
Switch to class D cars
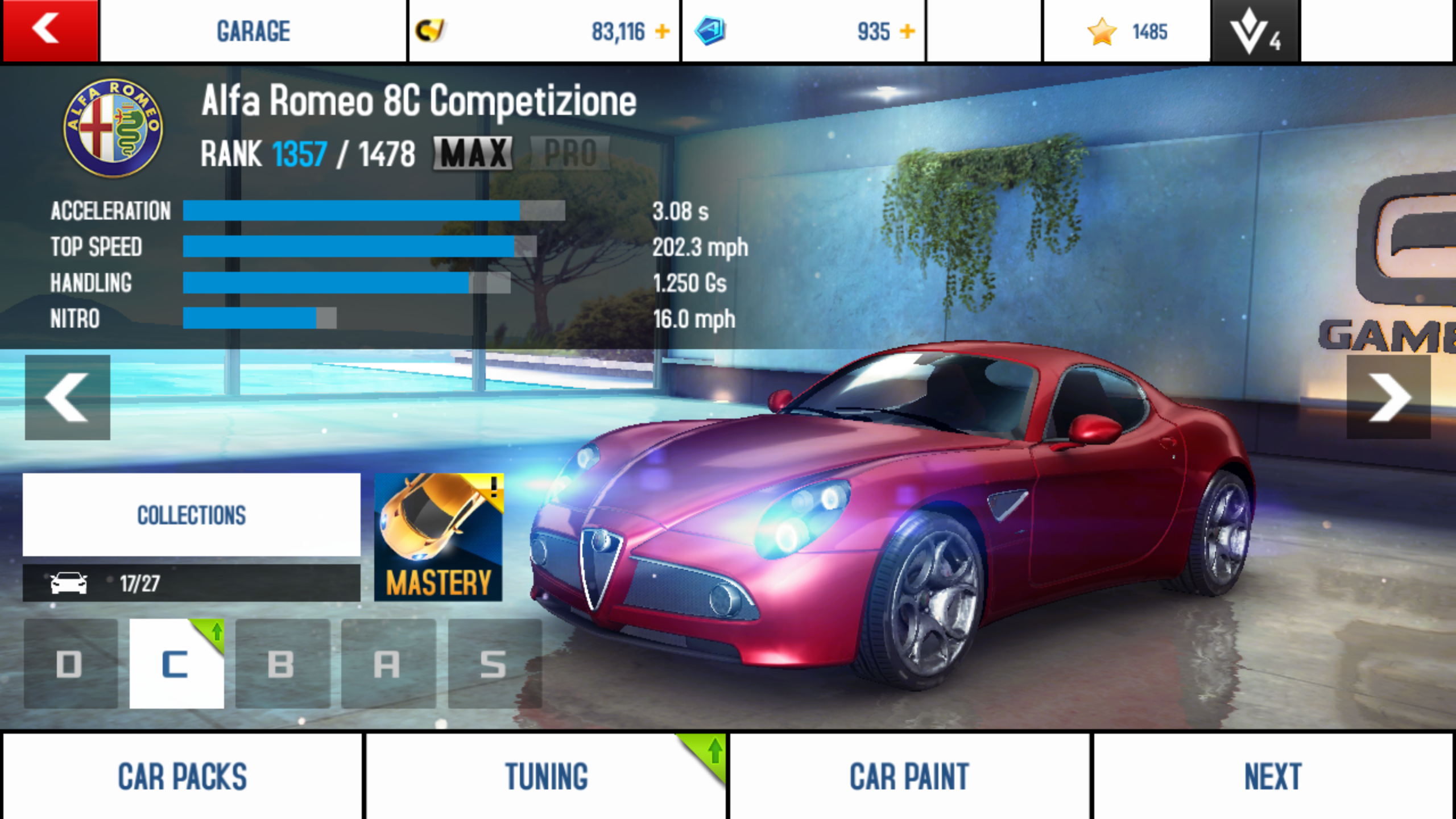click(71, 664)
